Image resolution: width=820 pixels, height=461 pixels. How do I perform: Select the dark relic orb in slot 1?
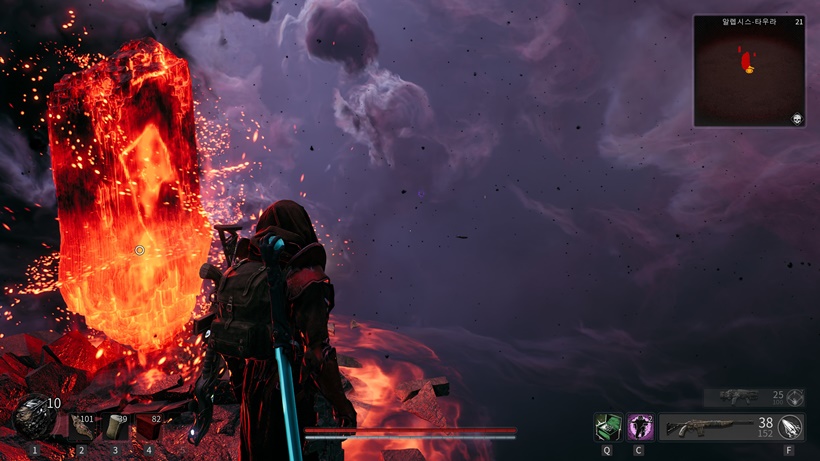click(34, 416)
